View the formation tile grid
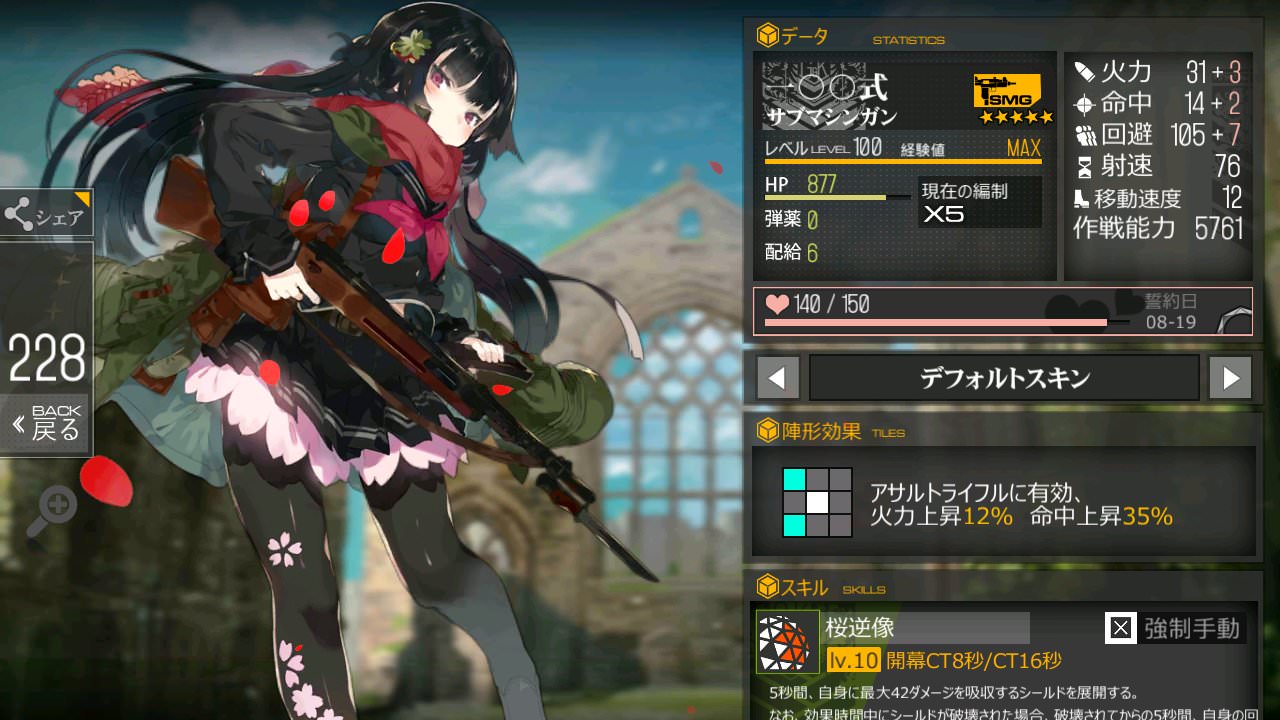1280x720 pixels. 817,502
